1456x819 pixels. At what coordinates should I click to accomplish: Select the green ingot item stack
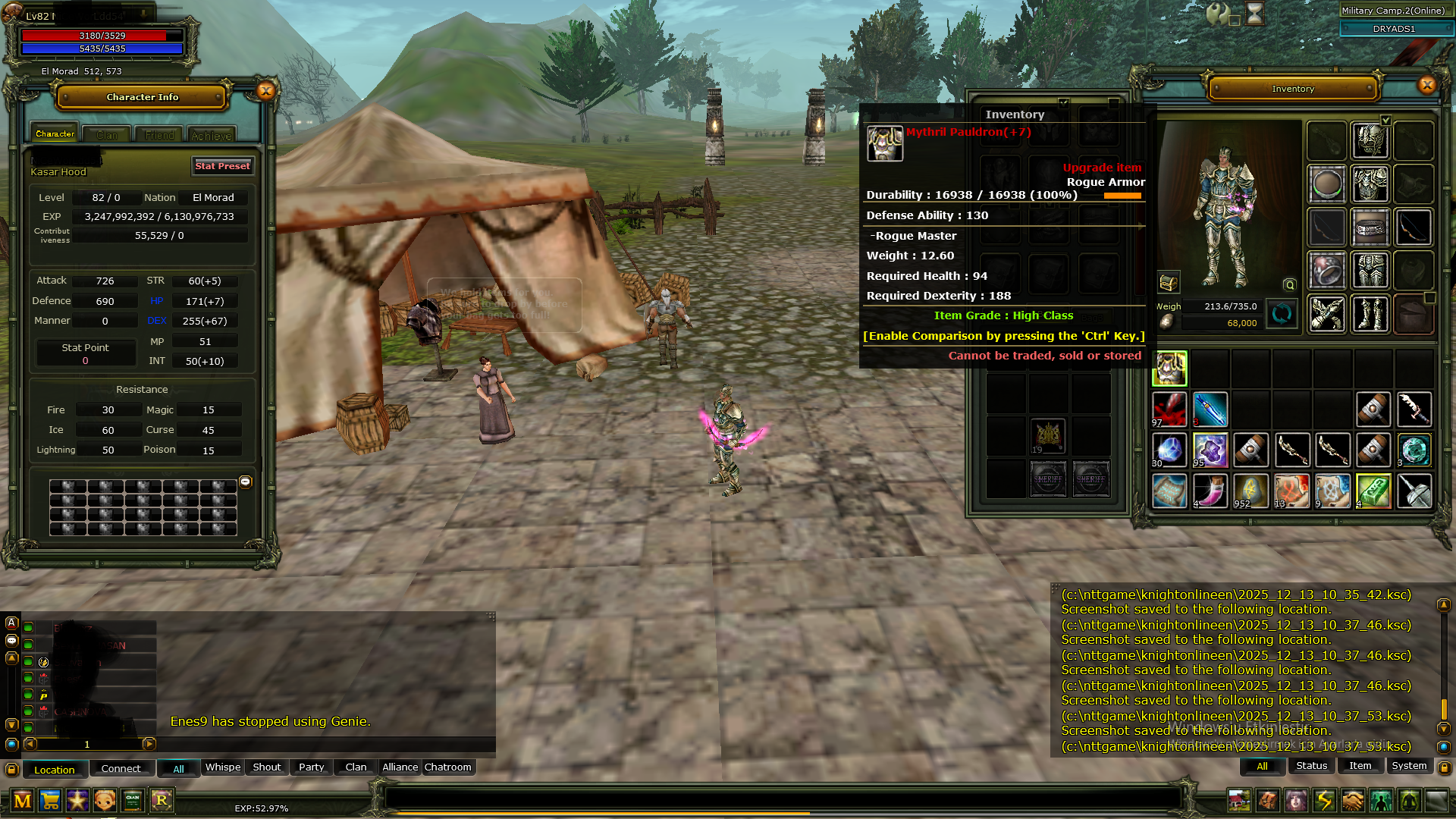[1373, 491]
